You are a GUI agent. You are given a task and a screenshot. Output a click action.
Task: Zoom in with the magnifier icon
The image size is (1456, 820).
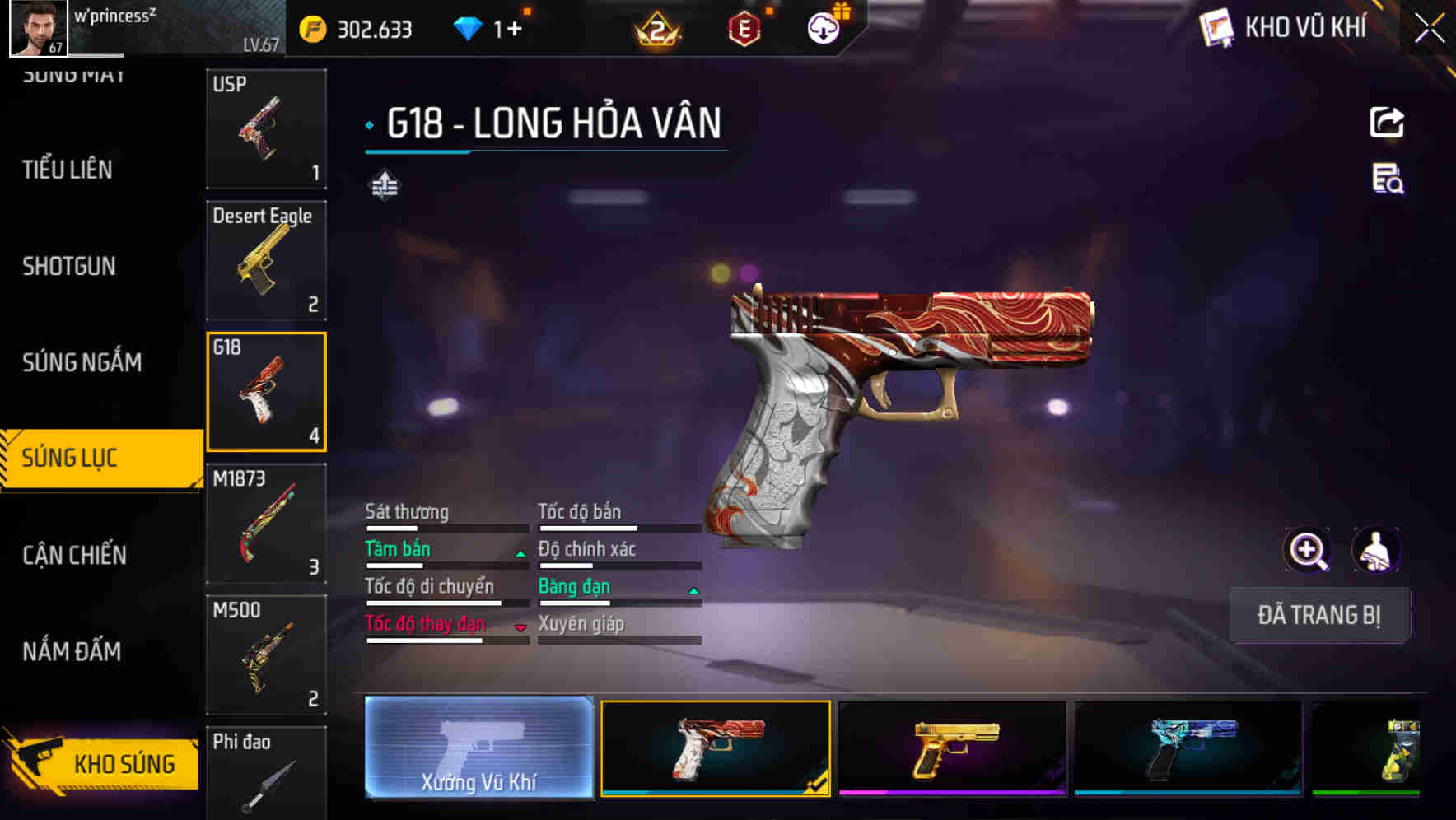1307,550
